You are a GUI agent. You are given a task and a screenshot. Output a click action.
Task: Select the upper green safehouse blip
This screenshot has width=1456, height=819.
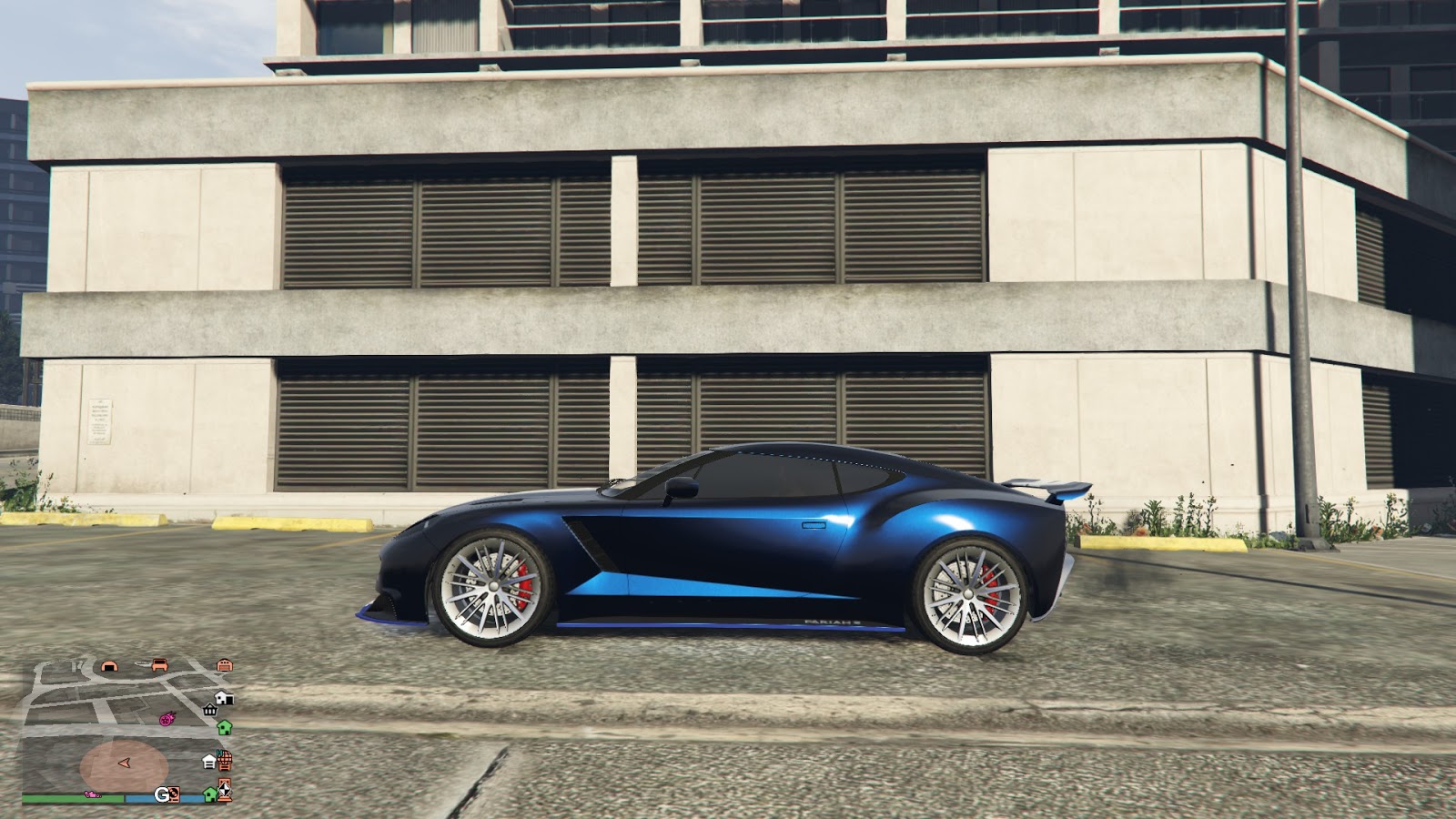[x=224, y=729]
